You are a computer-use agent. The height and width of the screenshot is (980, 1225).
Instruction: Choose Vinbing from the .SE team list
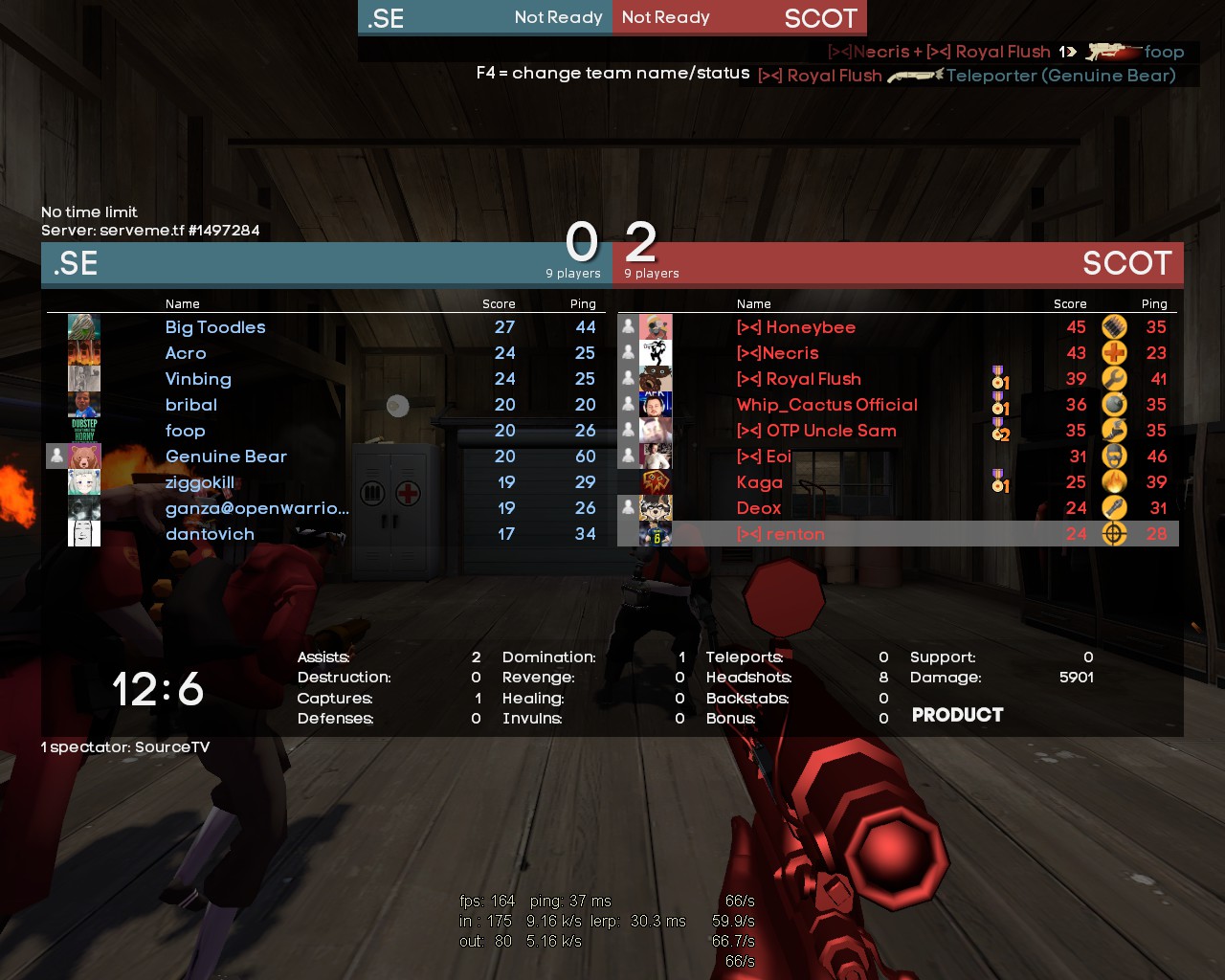pos(198,379)
